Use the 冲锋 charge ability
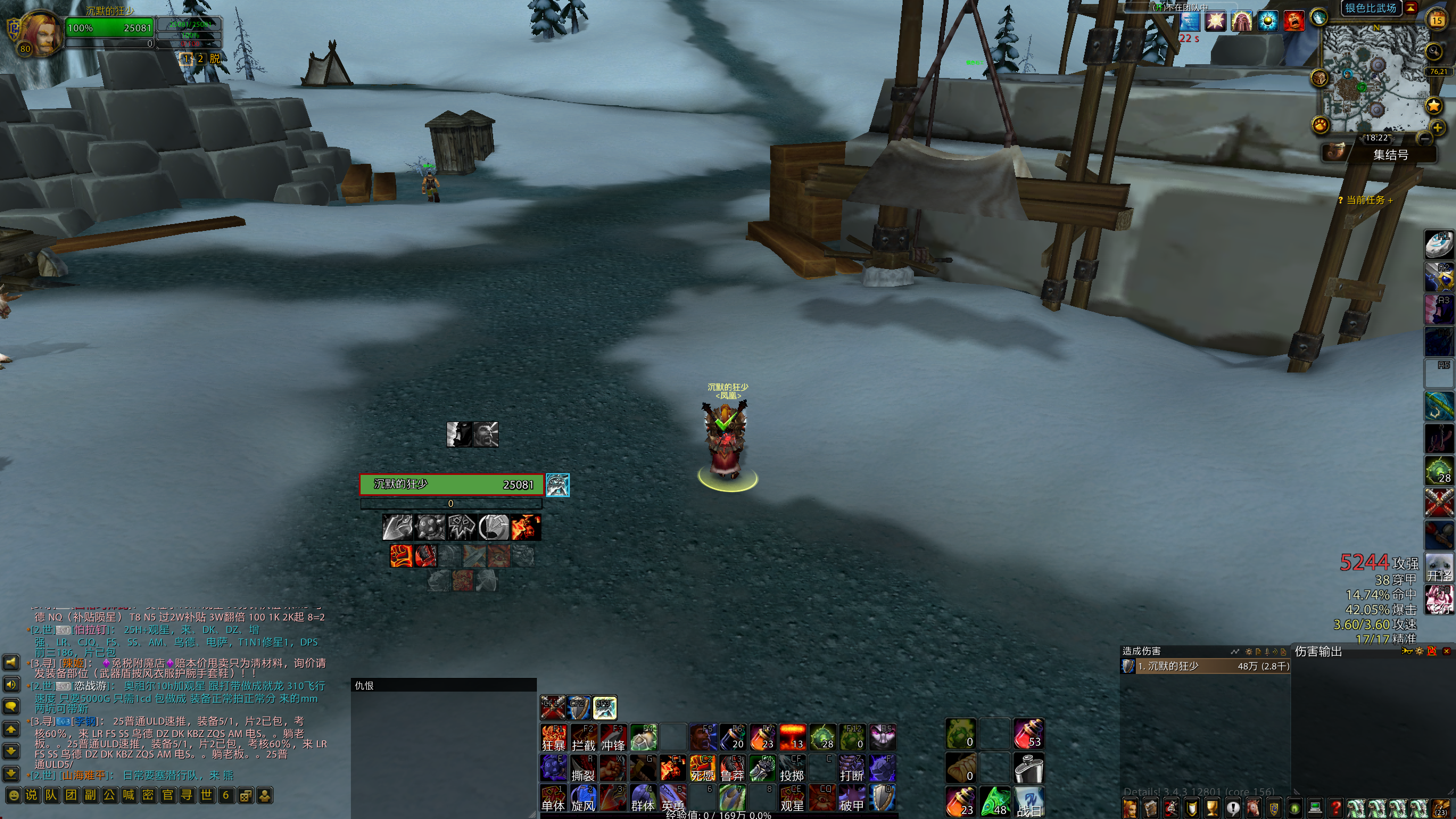The height and width of the screenshot is (819, 1456). 613,738
